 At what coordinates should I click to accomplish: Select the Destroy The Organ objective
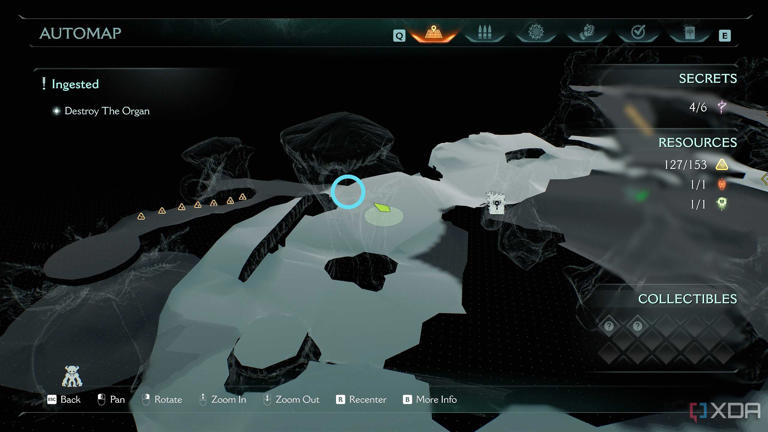tap(106, 111)
